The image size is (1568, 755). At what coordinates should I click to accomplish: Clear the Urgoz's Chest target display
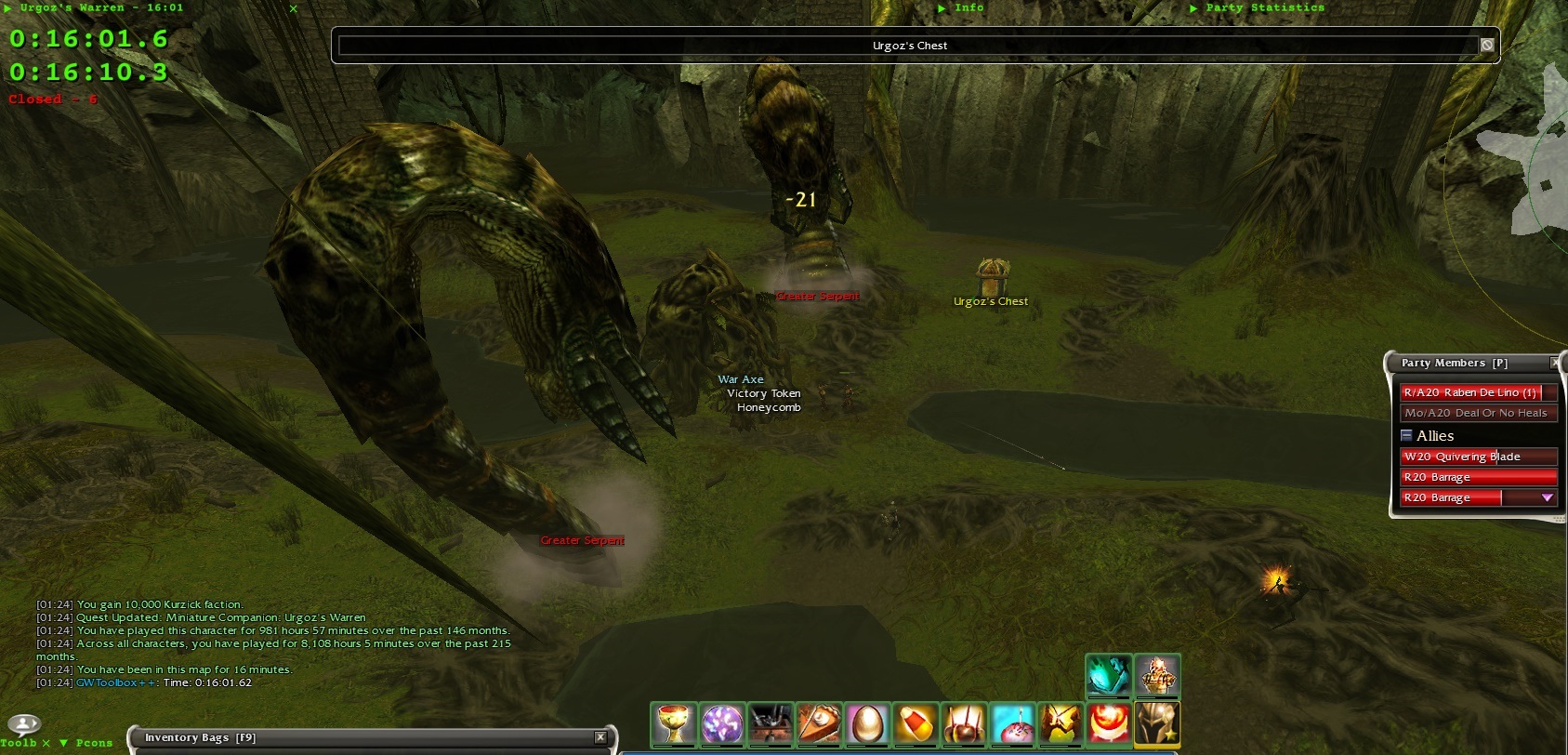[x=1486, y=45]
